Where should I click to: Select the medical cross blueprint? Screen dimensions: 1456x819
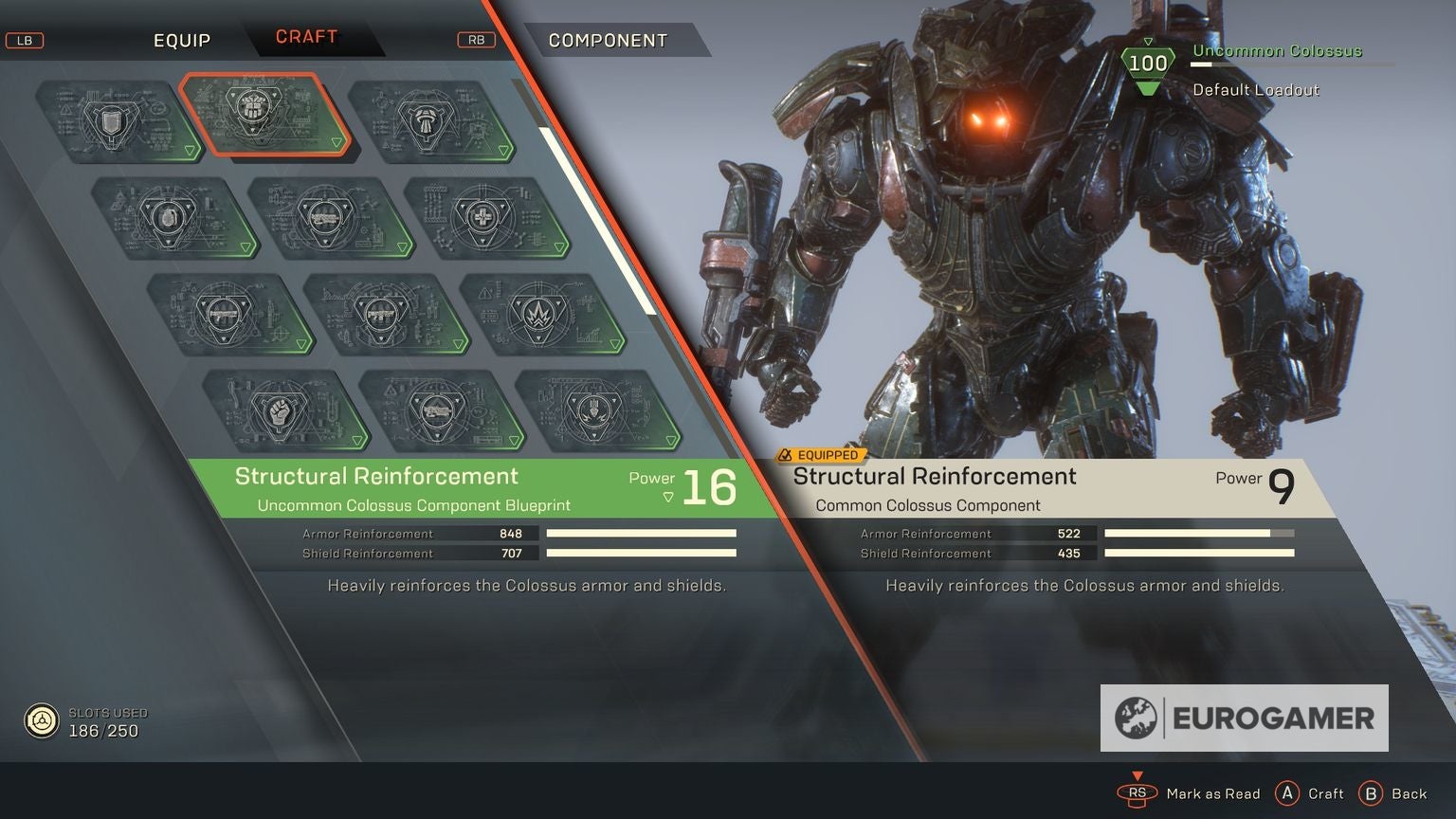pyautogui.click(x=483, y=216)
